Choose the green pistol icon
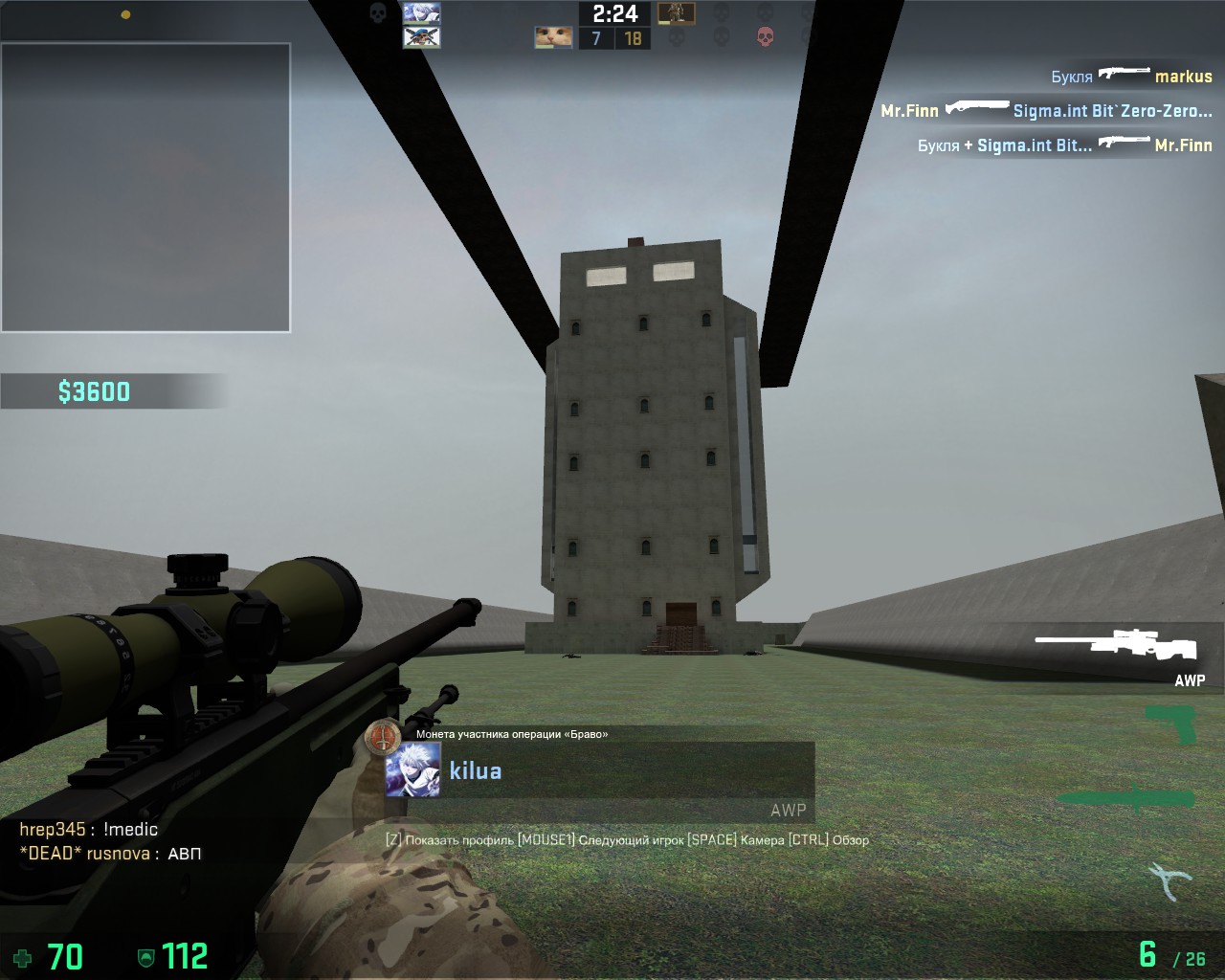Screen dimensions: 1225x980 pyautogui.click(x=1171, y=723)
